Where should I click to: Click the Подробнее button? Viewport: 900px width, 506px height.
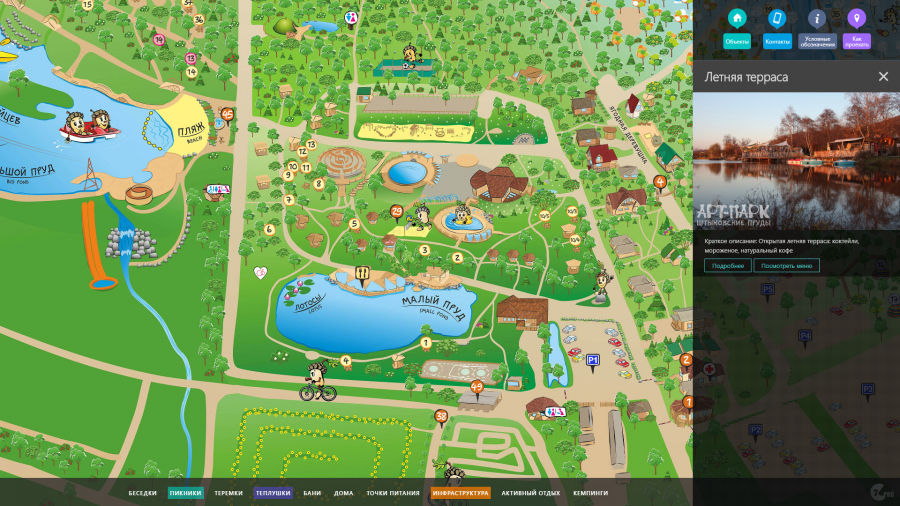[x=727, y=265]
